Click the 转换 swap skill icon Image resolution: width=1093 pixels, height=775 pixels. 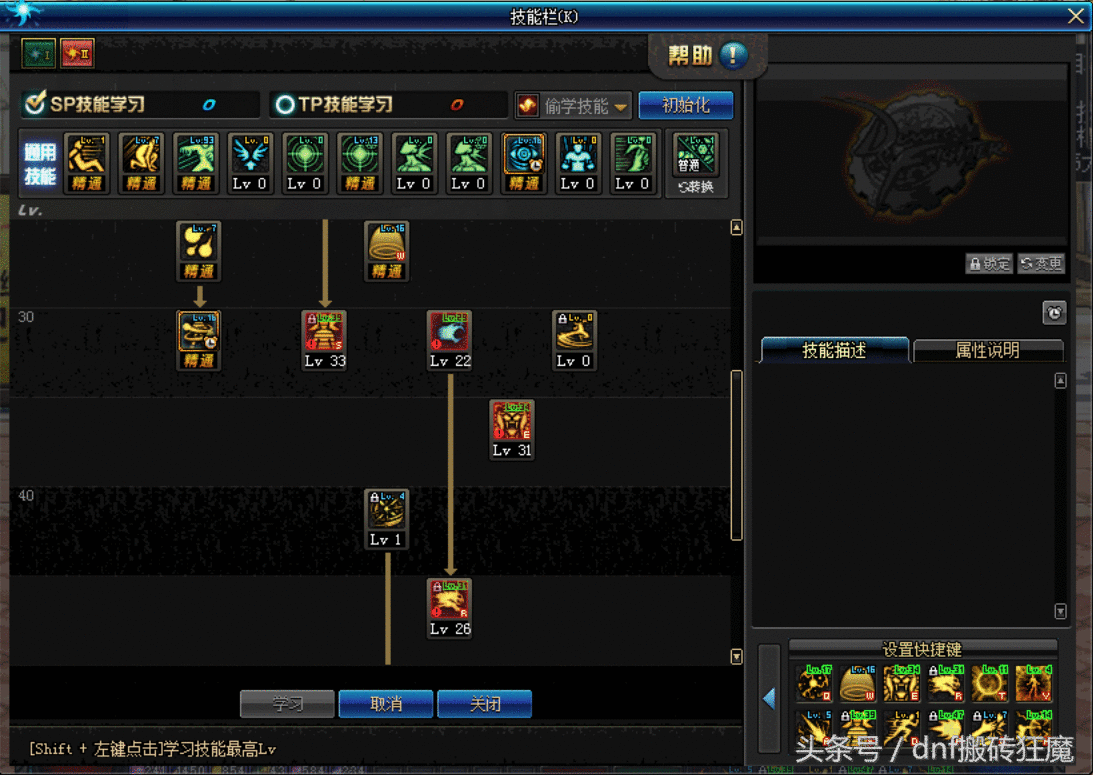[696, 165]
